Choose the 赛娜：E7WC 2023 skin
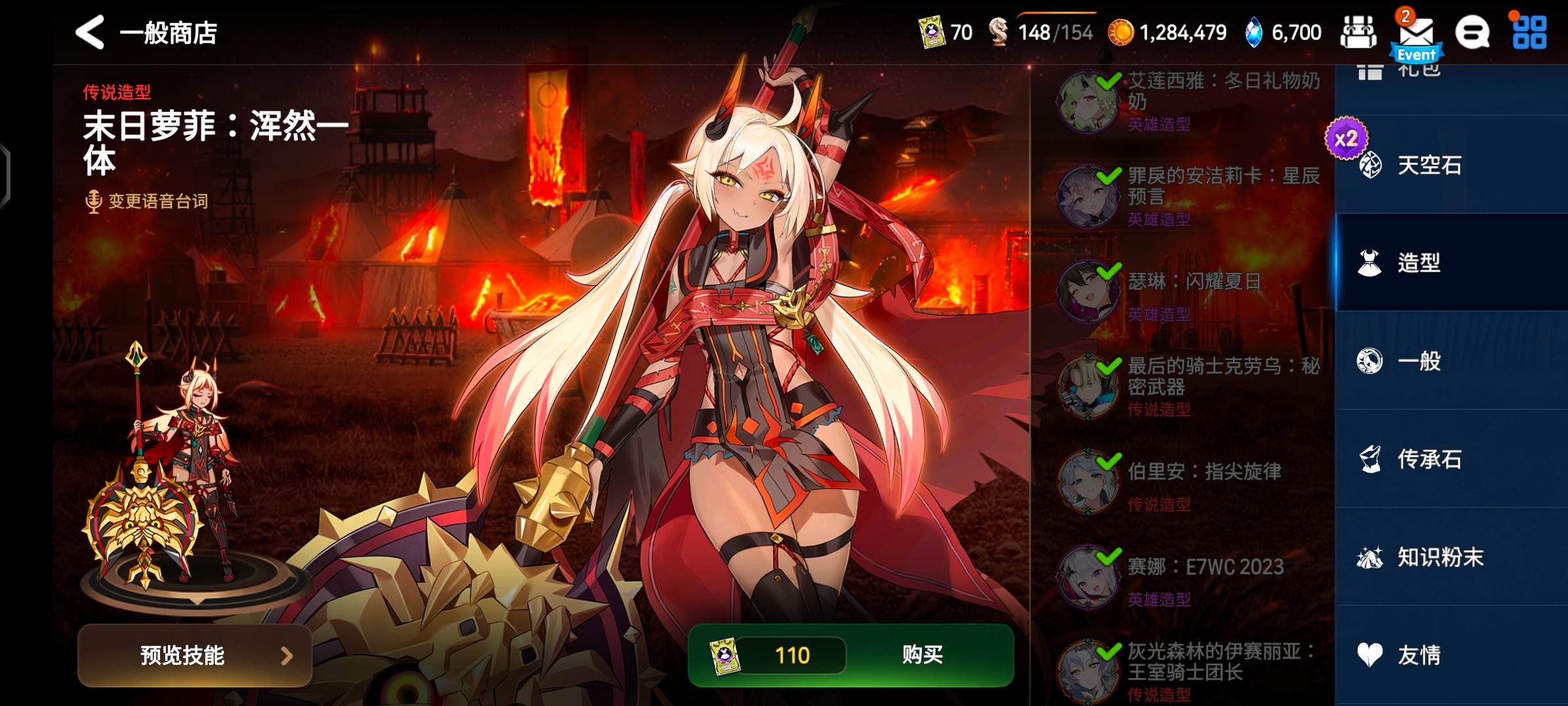This screenshot has width=1568, height=706. coord(1189,577)
